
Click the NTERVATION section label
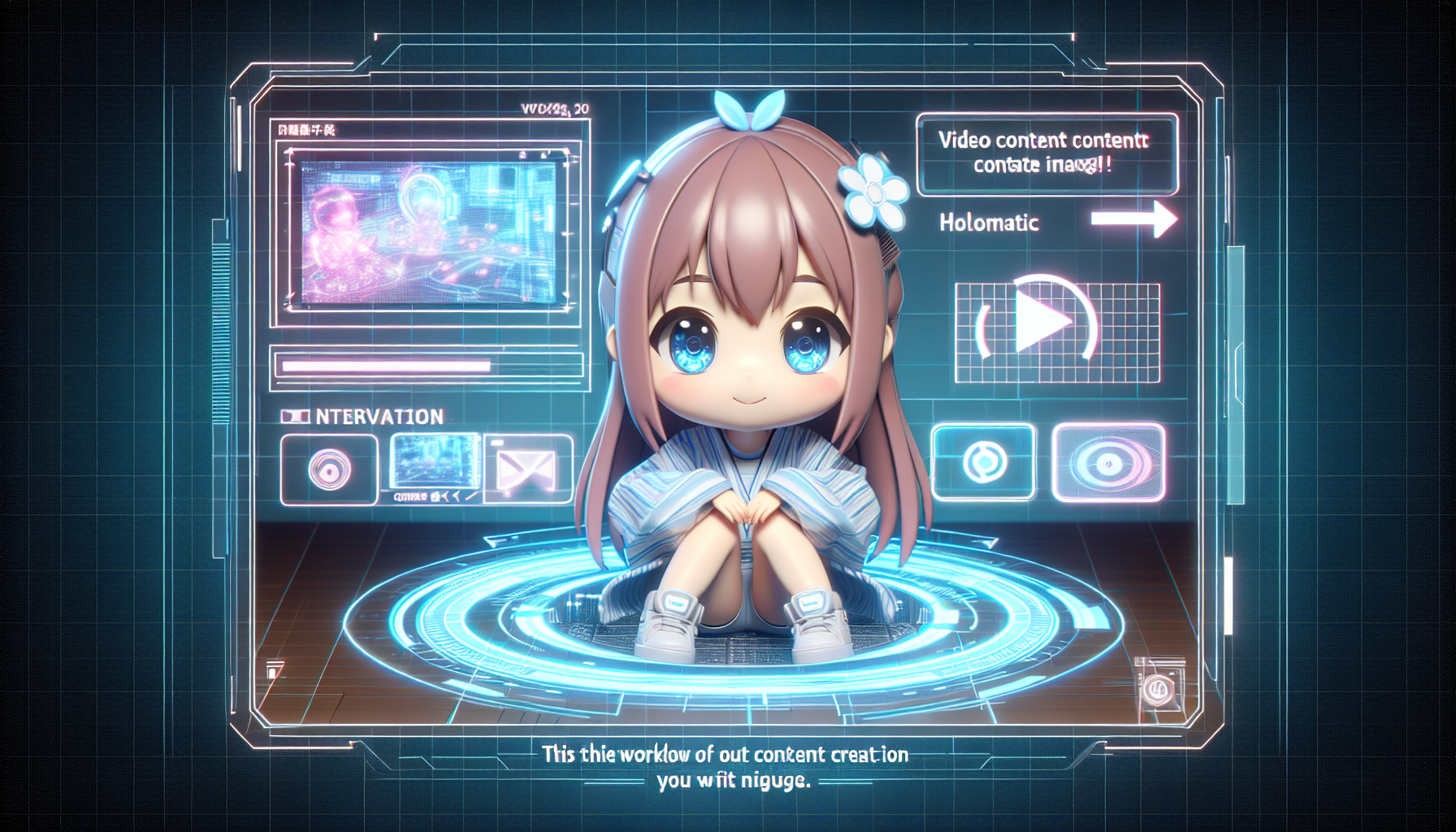pos(379,417)
